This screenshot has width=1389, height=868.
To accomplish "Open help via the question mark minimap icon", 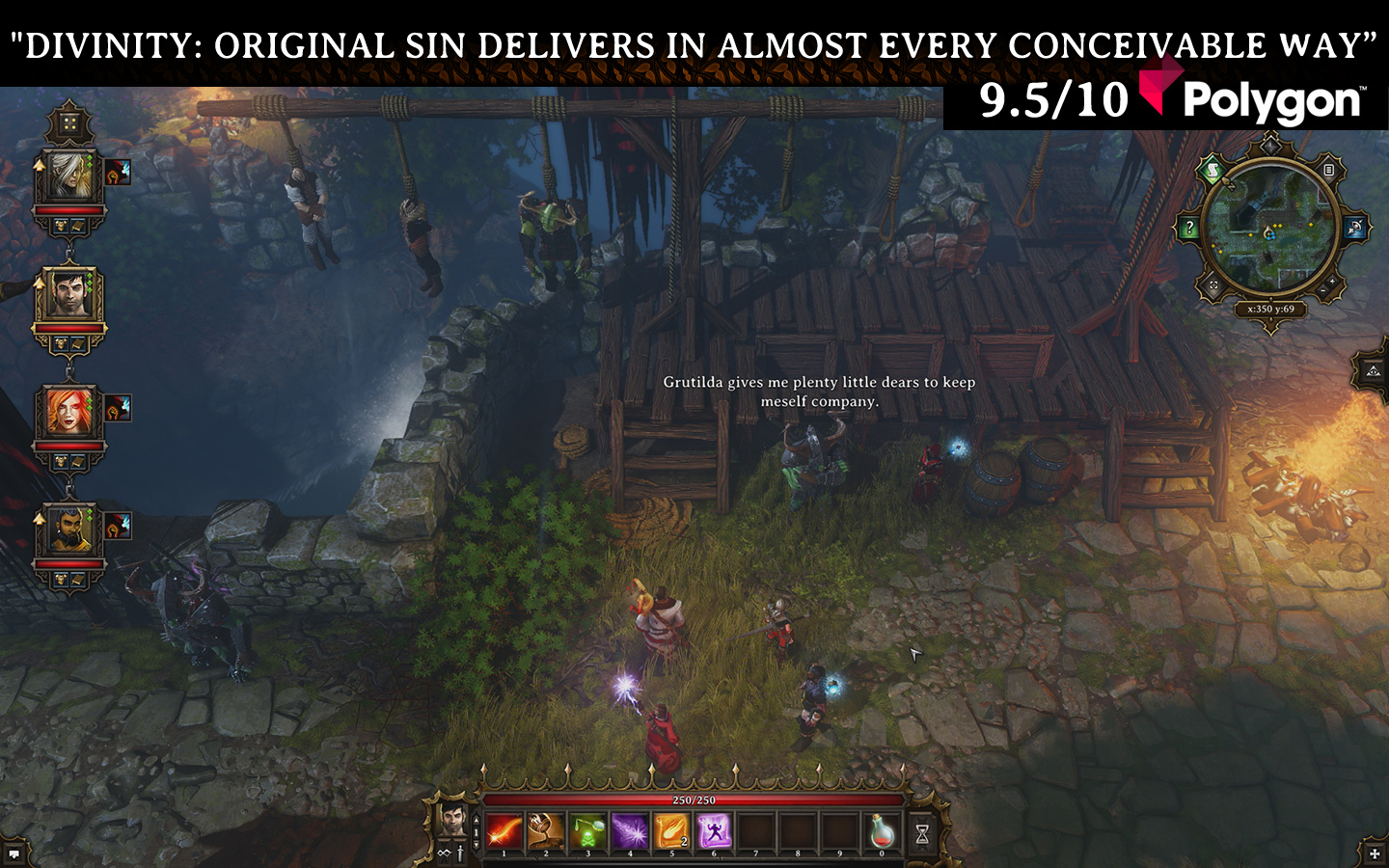I will [1190, 225].
